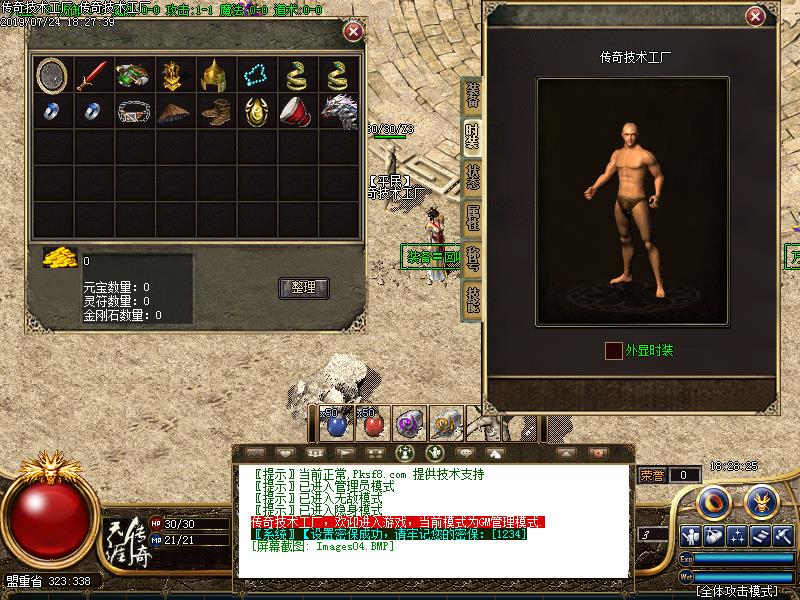This screenshot has height=600, width=800.
Task: Close the inventory bag window
Action: coord(353,31)
